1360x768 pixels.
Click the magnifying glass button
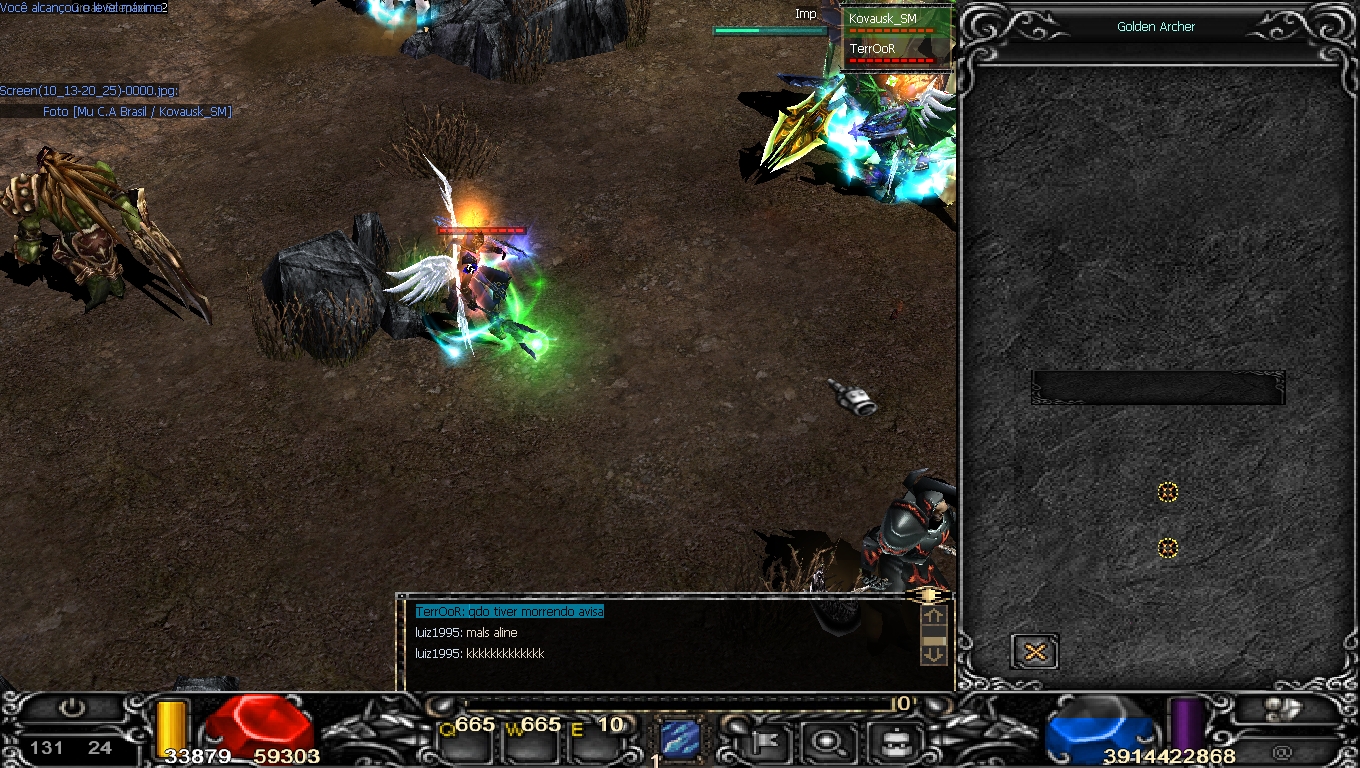(x=827, y=741)
